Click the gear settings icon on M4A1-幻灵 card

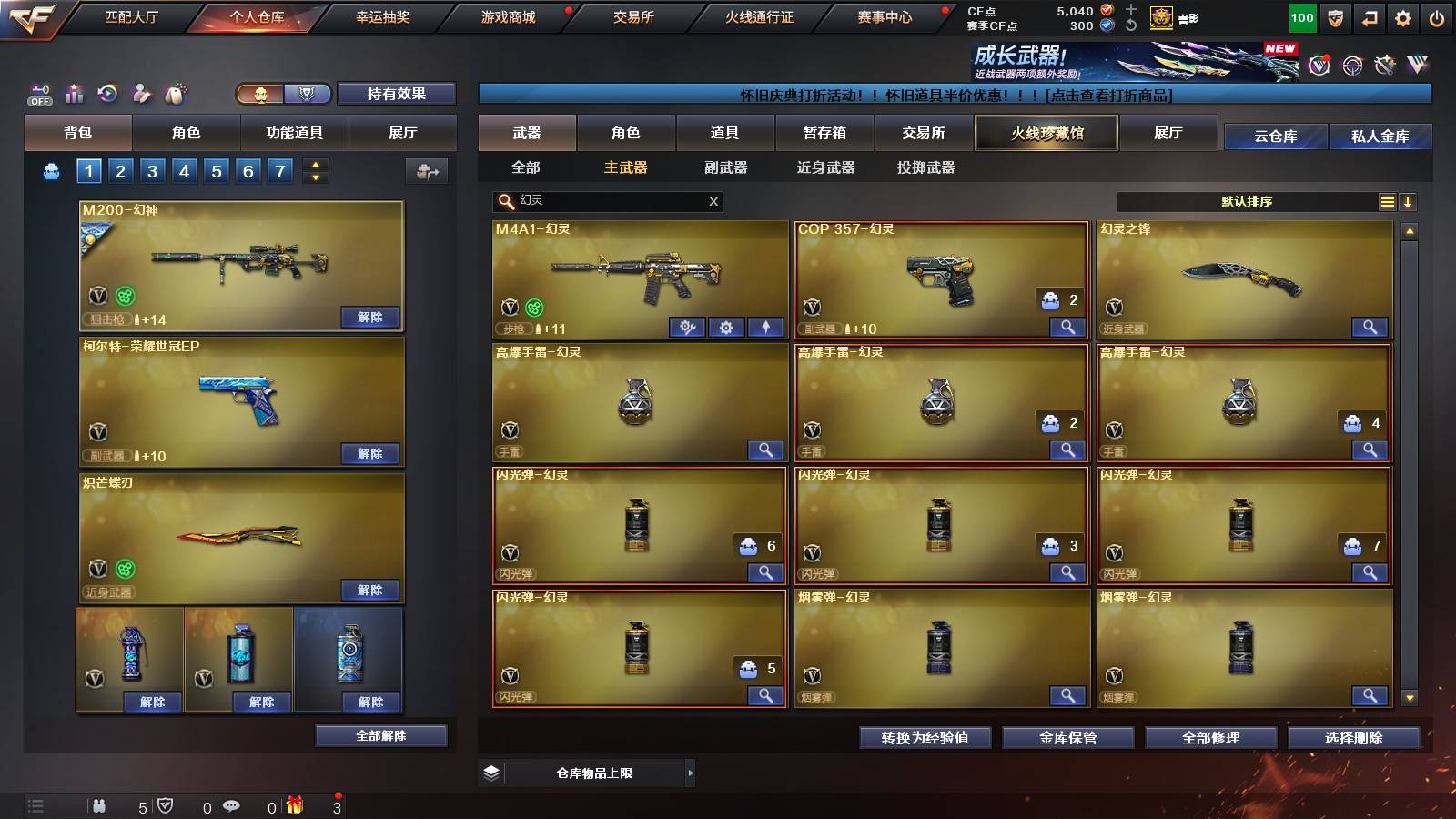click(x=727, y=327)
